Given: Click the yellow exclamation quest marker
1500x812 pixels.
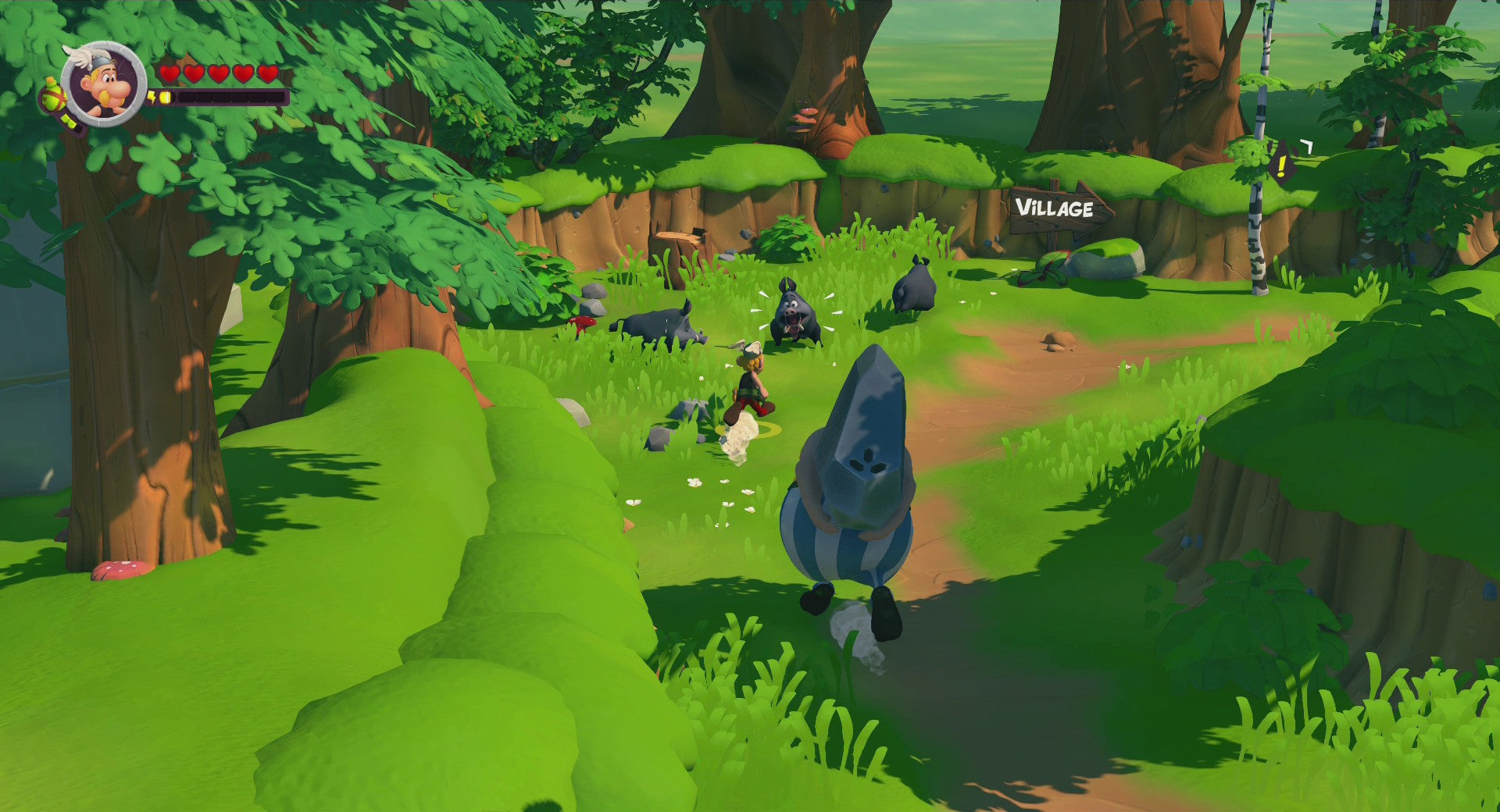Looking at the screenshot, I should coord(1282,164).
